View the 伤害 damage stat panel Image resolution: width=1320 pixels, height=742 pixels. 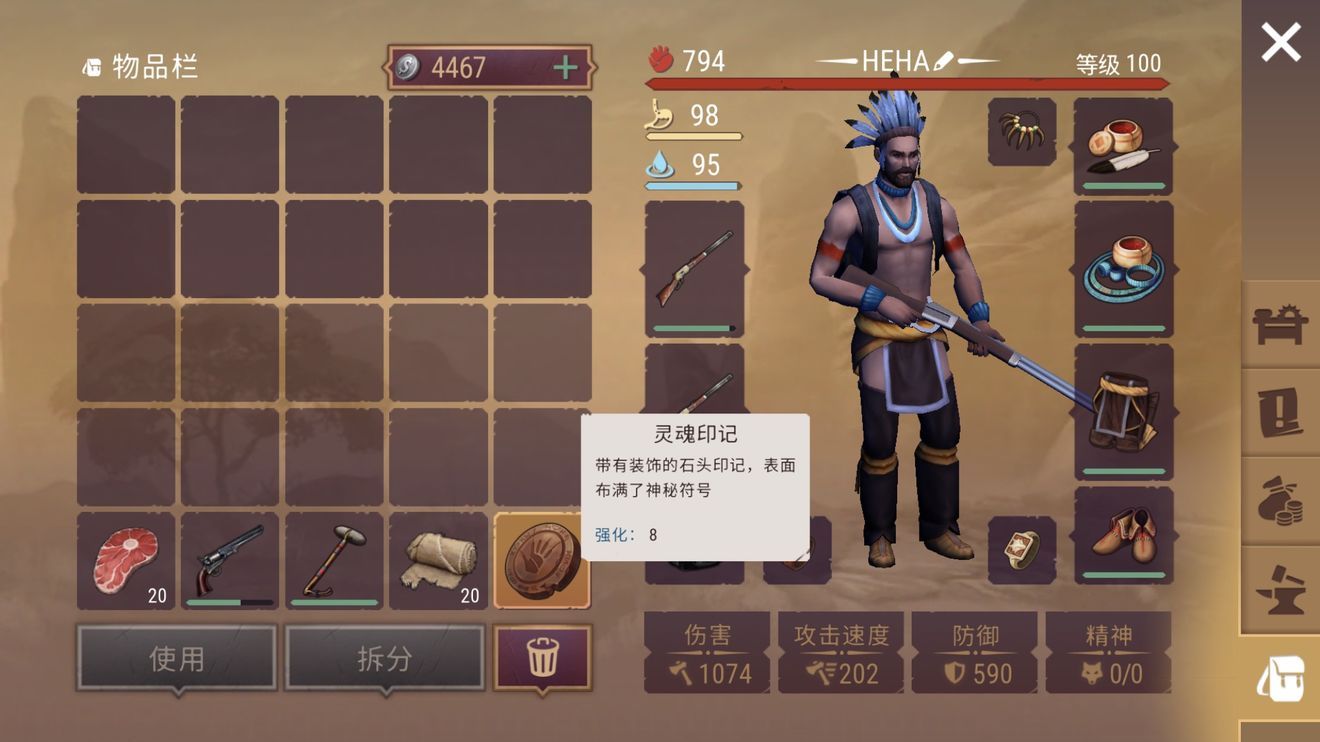(707, 650)
